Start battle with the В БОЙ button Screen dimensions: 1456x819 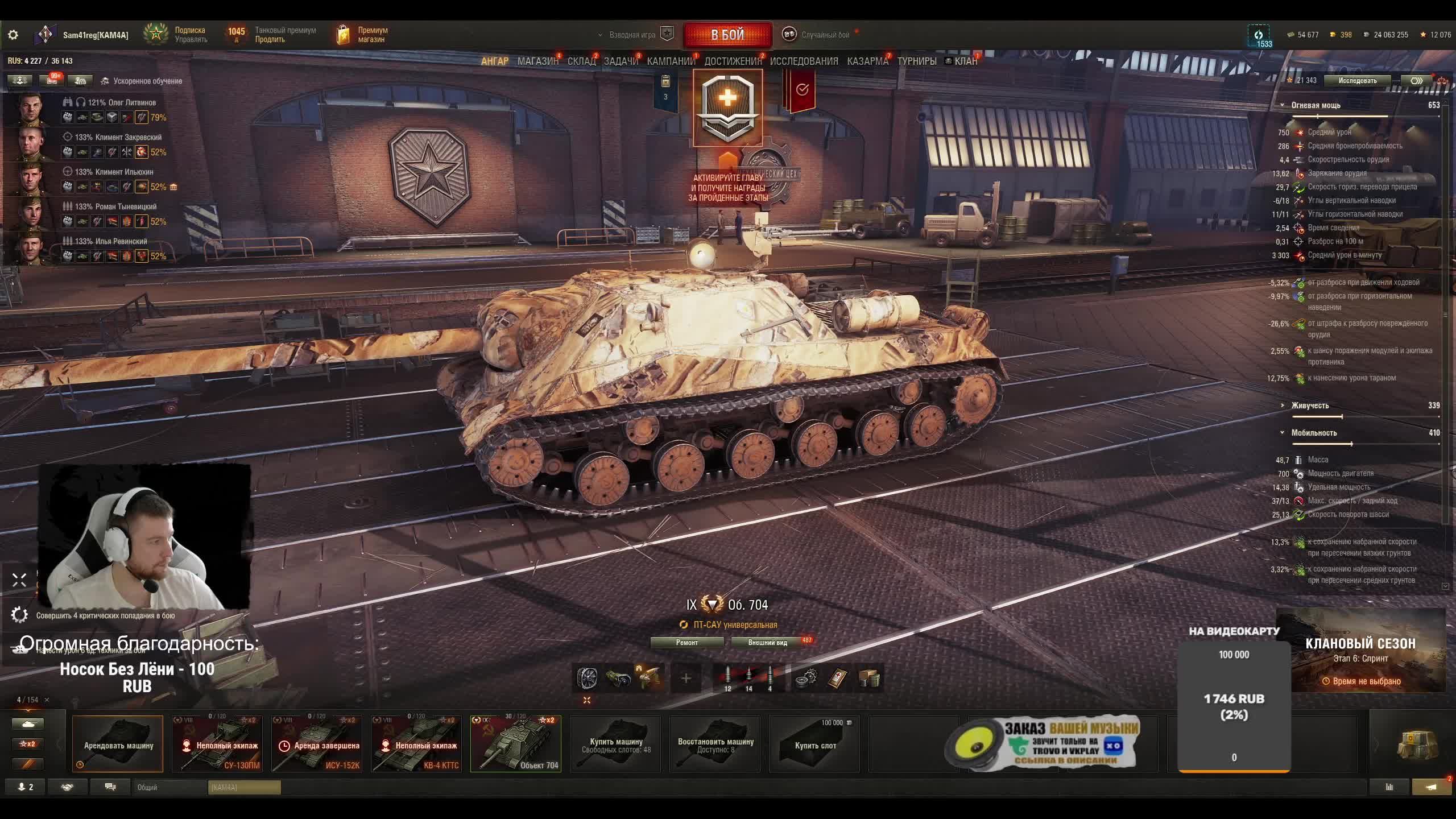(x=727, y=35)
